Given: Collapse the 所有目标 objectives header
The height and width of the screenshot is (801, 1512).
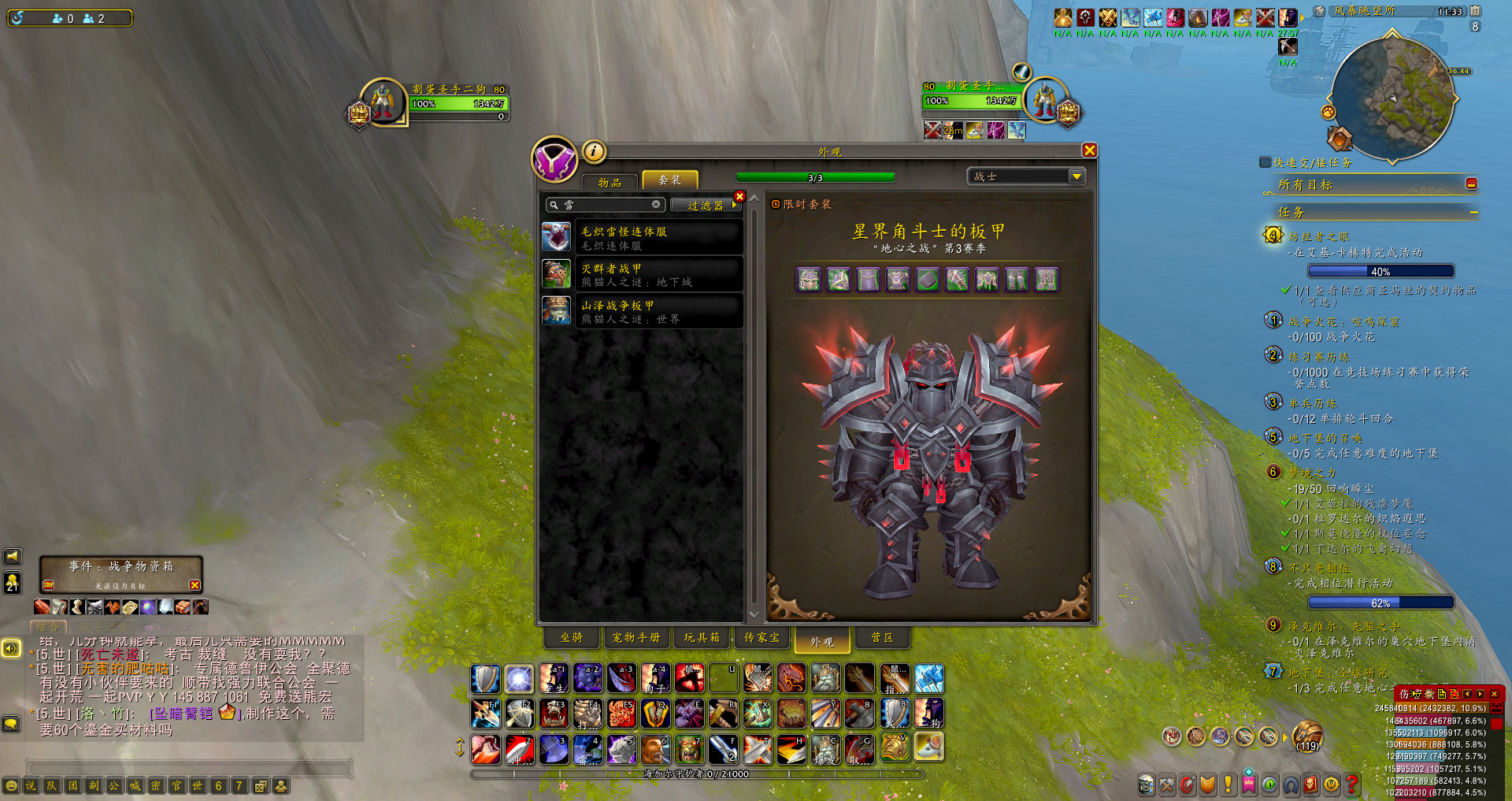Looking at the screenshot, I should (1471, 184).
